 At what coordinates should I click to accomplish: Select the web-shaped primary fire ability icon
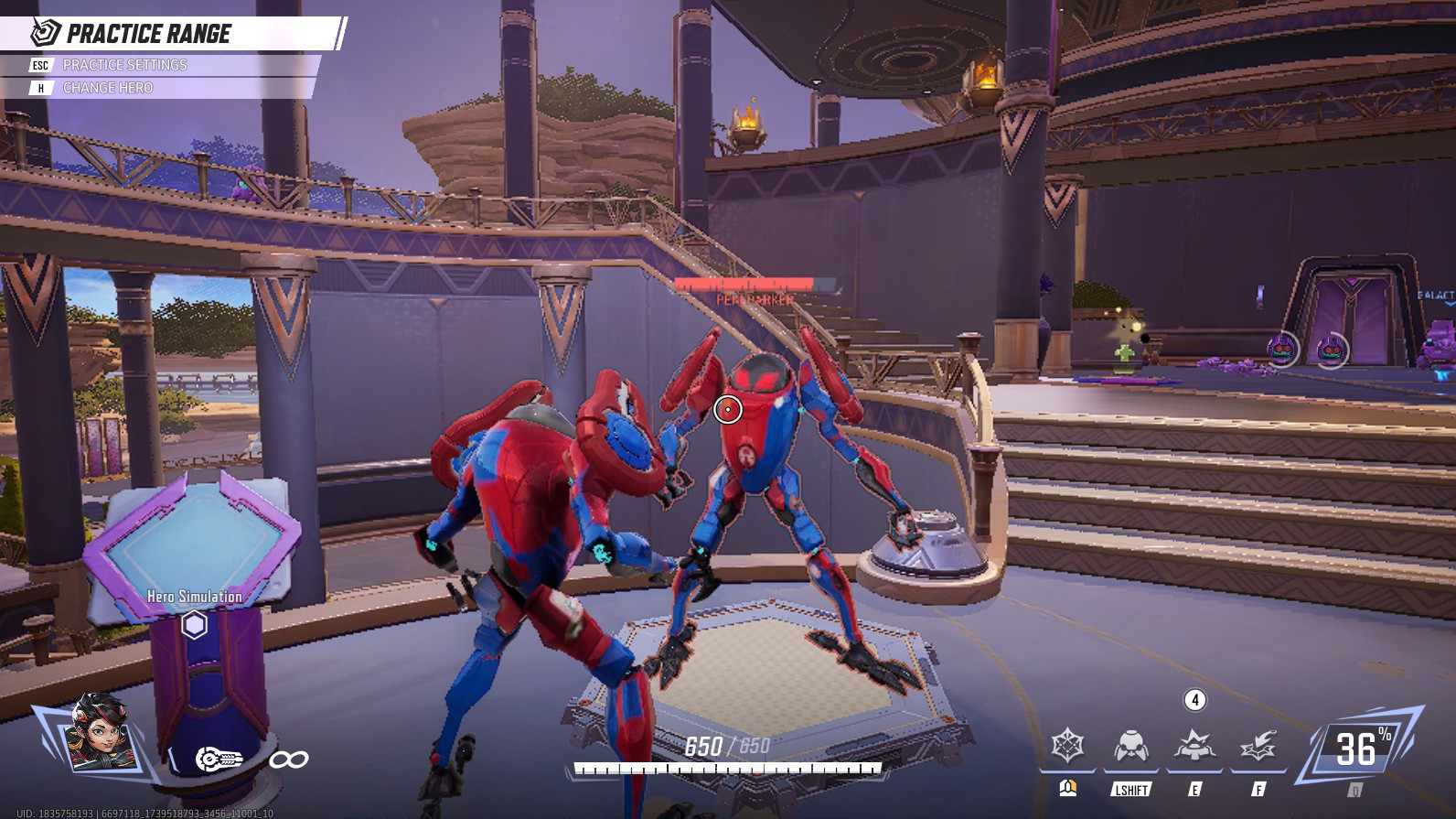1067,746
